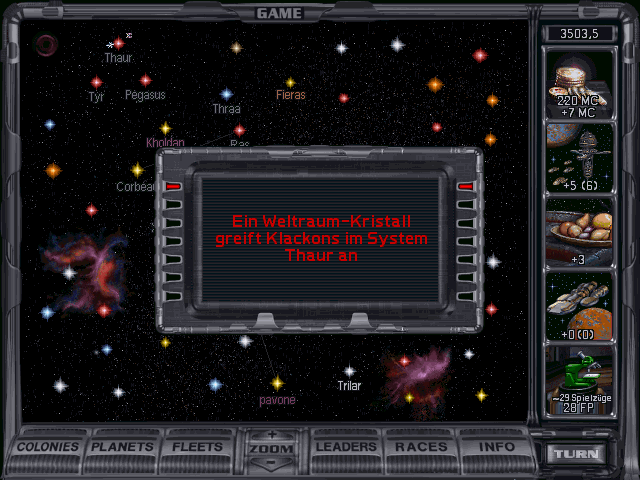Open the Leaders screen
This screenshot has height=480, width=640.
pyautogui.click(x=346, y=447)
